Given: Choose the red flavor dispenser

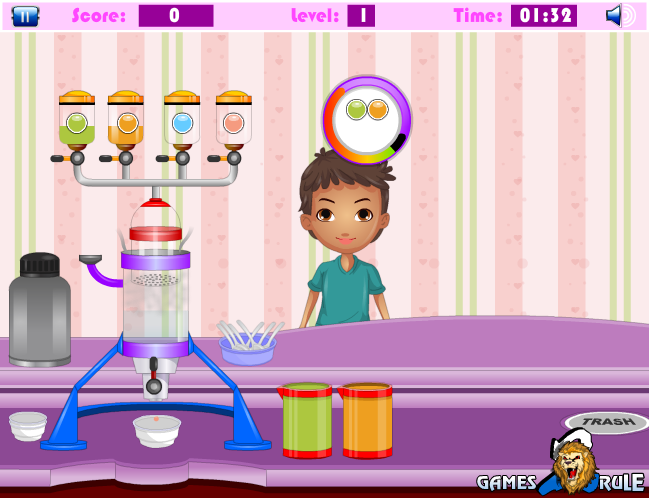Looking at the screenshot, I should tap(234, 121).
